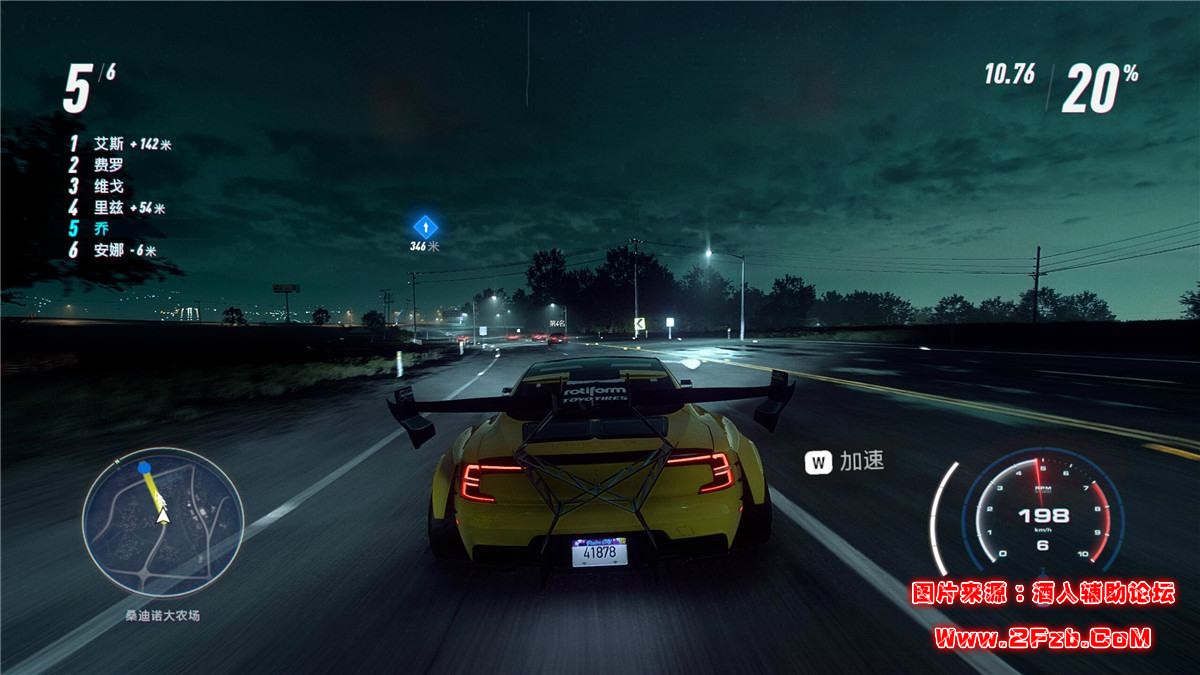Select racer 艾斯 in the standings list
This screenshot has width=1200, height=675.
108,144
